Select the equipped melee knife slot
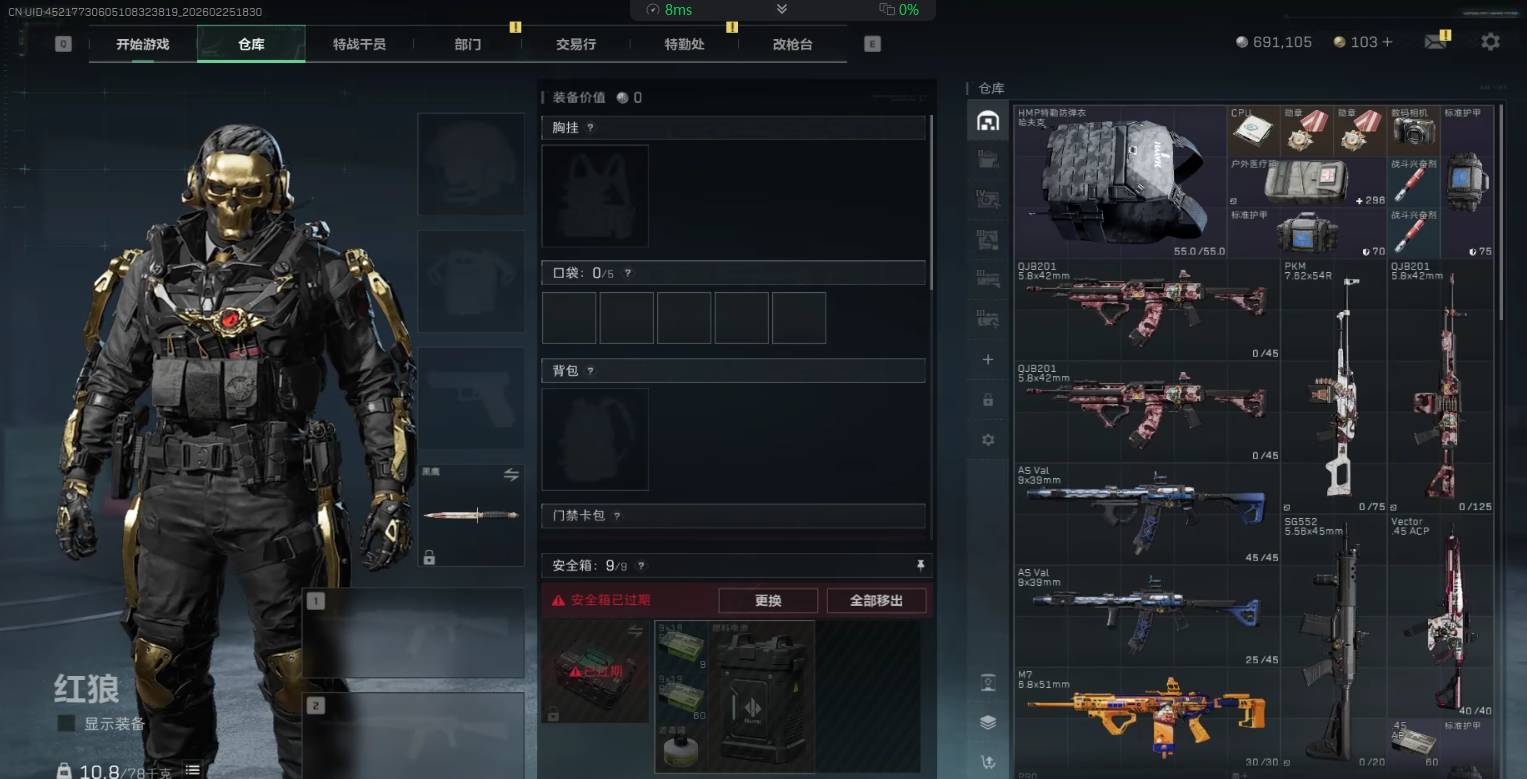This screenshot has width=1527, height=779. pos(471,515)
